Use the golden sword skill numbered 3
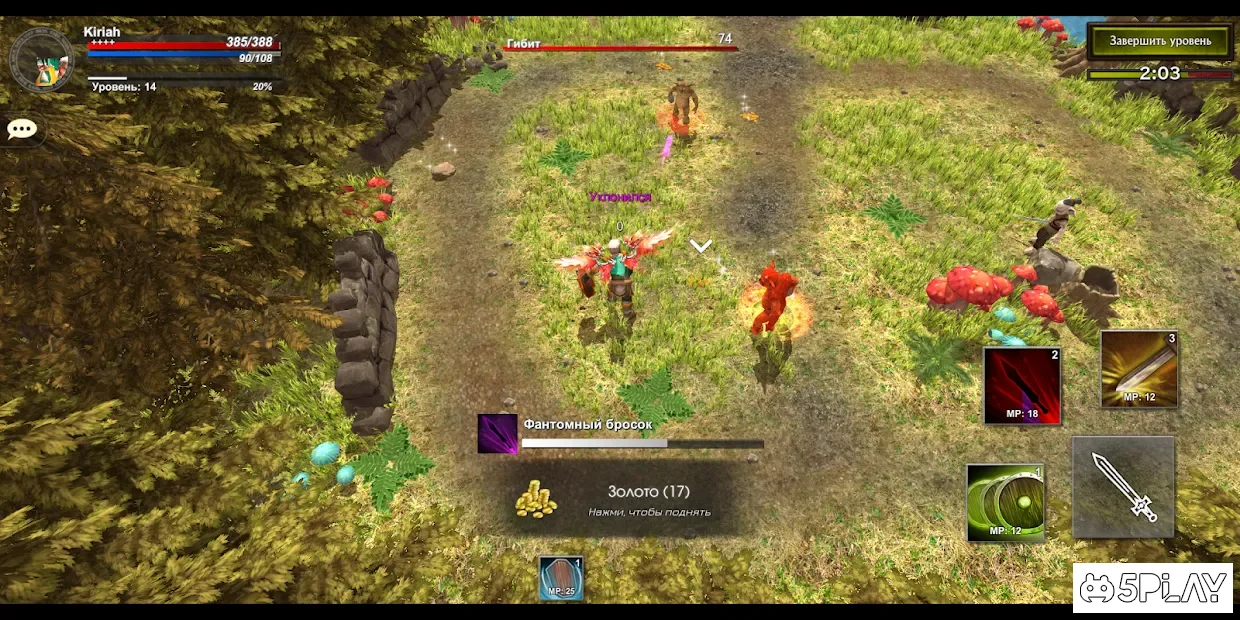 (x=1139, y=369)
